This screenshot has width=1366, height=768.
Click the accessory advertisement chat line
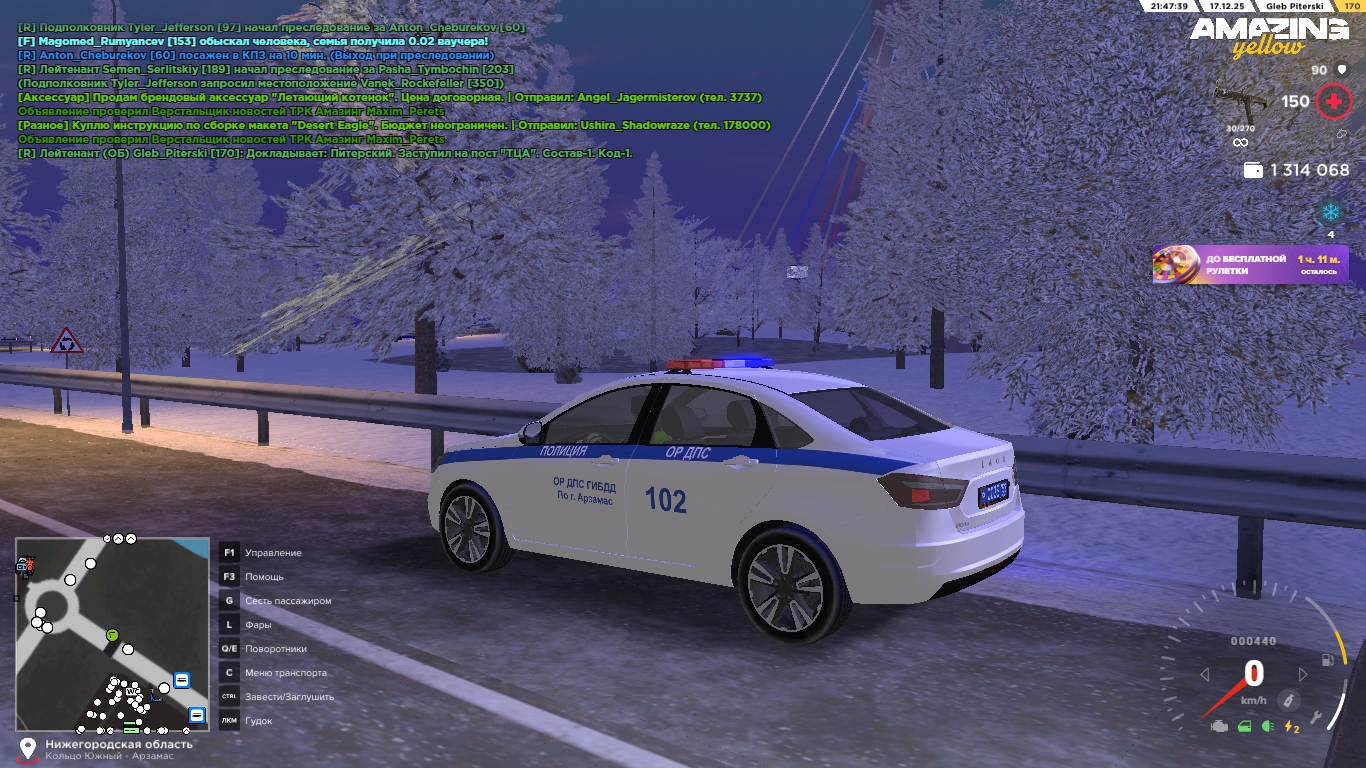[390, 98]
